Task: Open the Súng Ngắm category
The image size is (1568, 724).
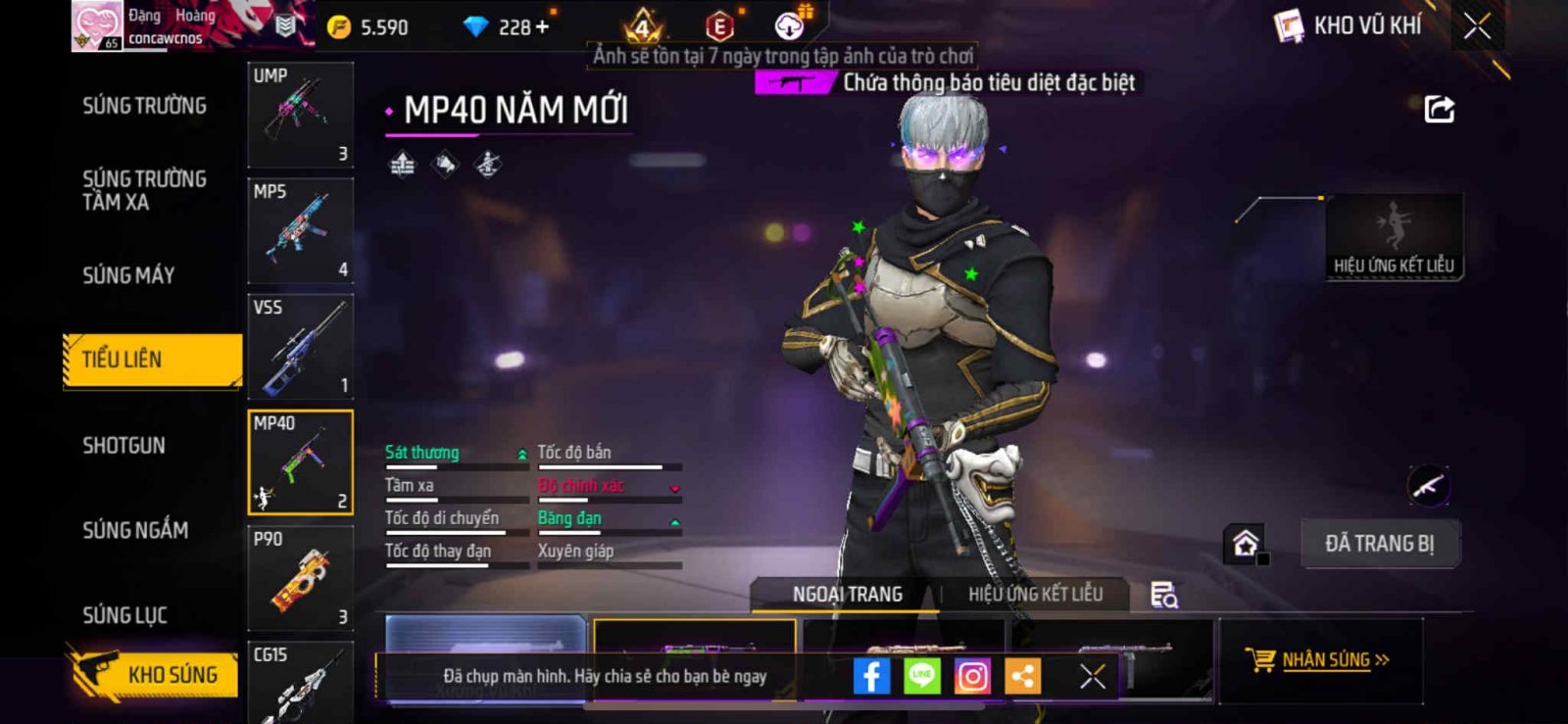Action: click(135, 530)
